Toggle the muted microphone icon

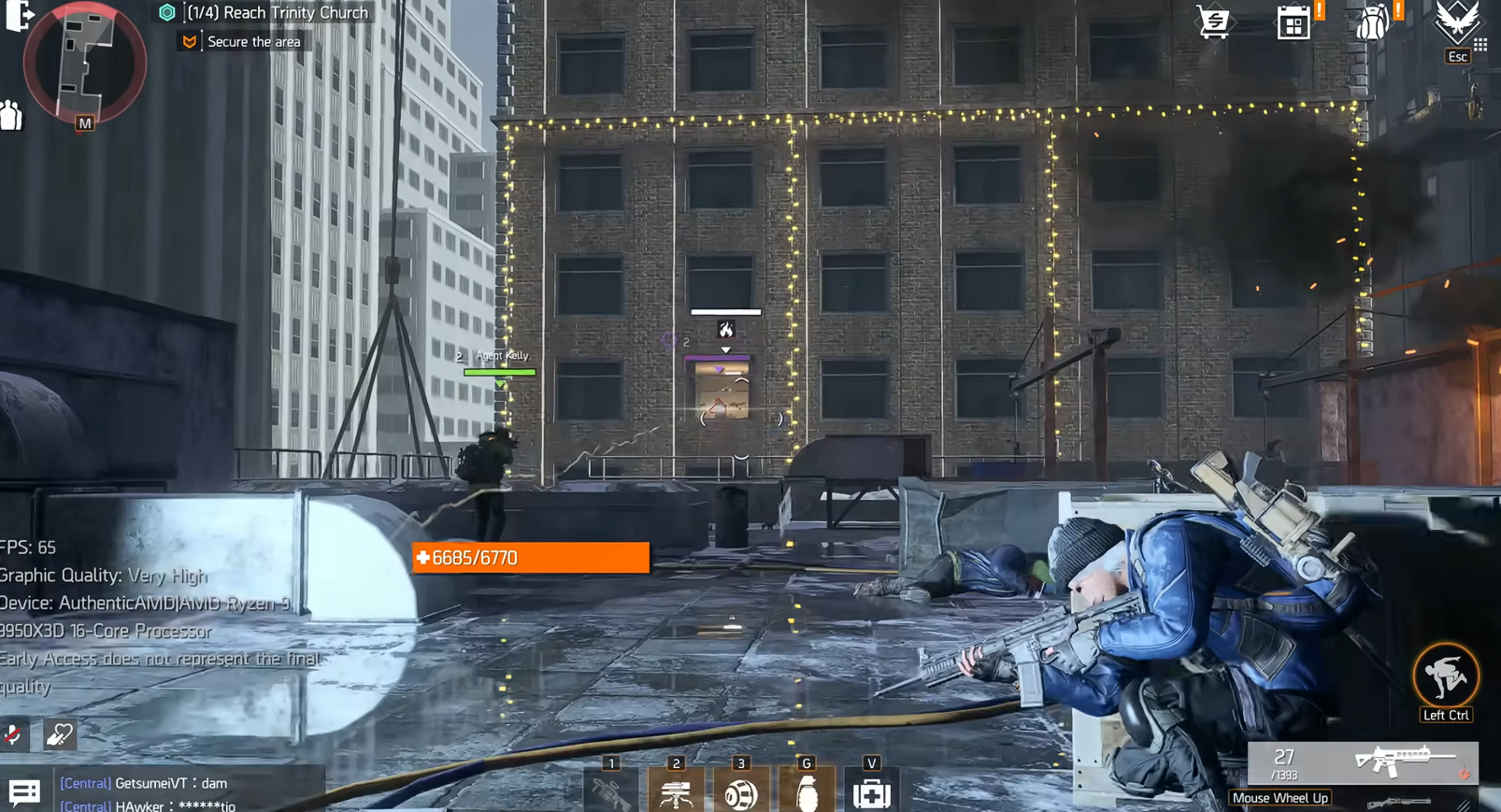(x=13, y=735)
